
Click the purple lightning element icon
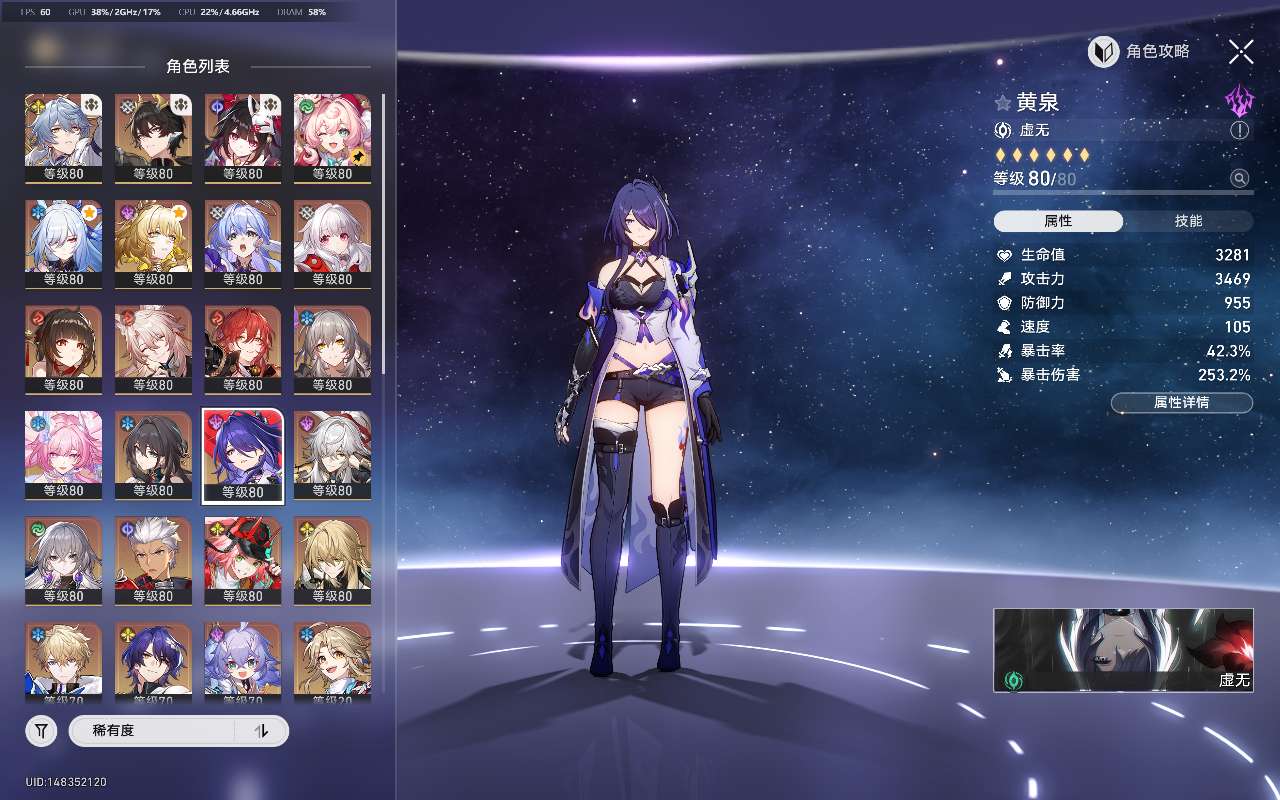point(1239,101)
